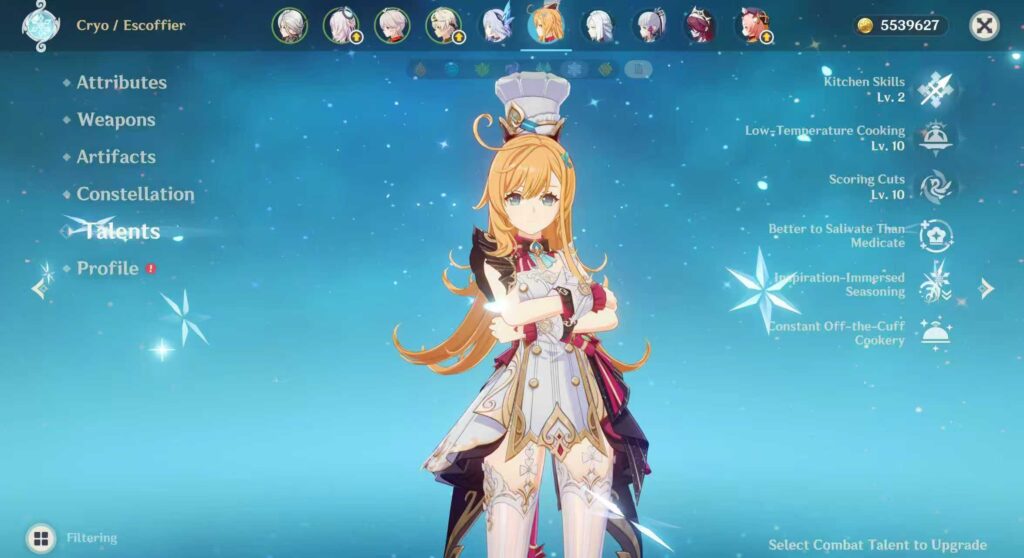1024x558 pixels.
Task: Switch to the first character portrait
Action: pos(289,26)
